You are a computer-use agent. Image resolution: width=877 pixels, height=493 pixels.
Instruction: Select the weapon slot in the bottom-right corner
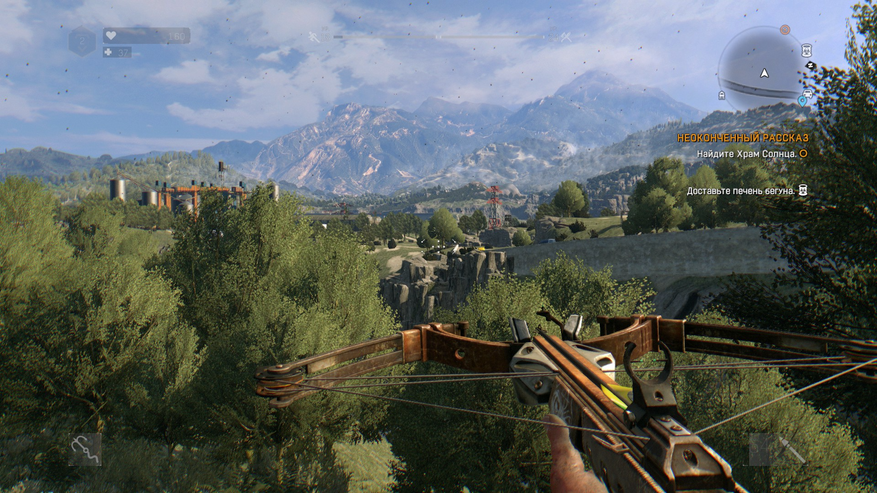tap(777, 449)
